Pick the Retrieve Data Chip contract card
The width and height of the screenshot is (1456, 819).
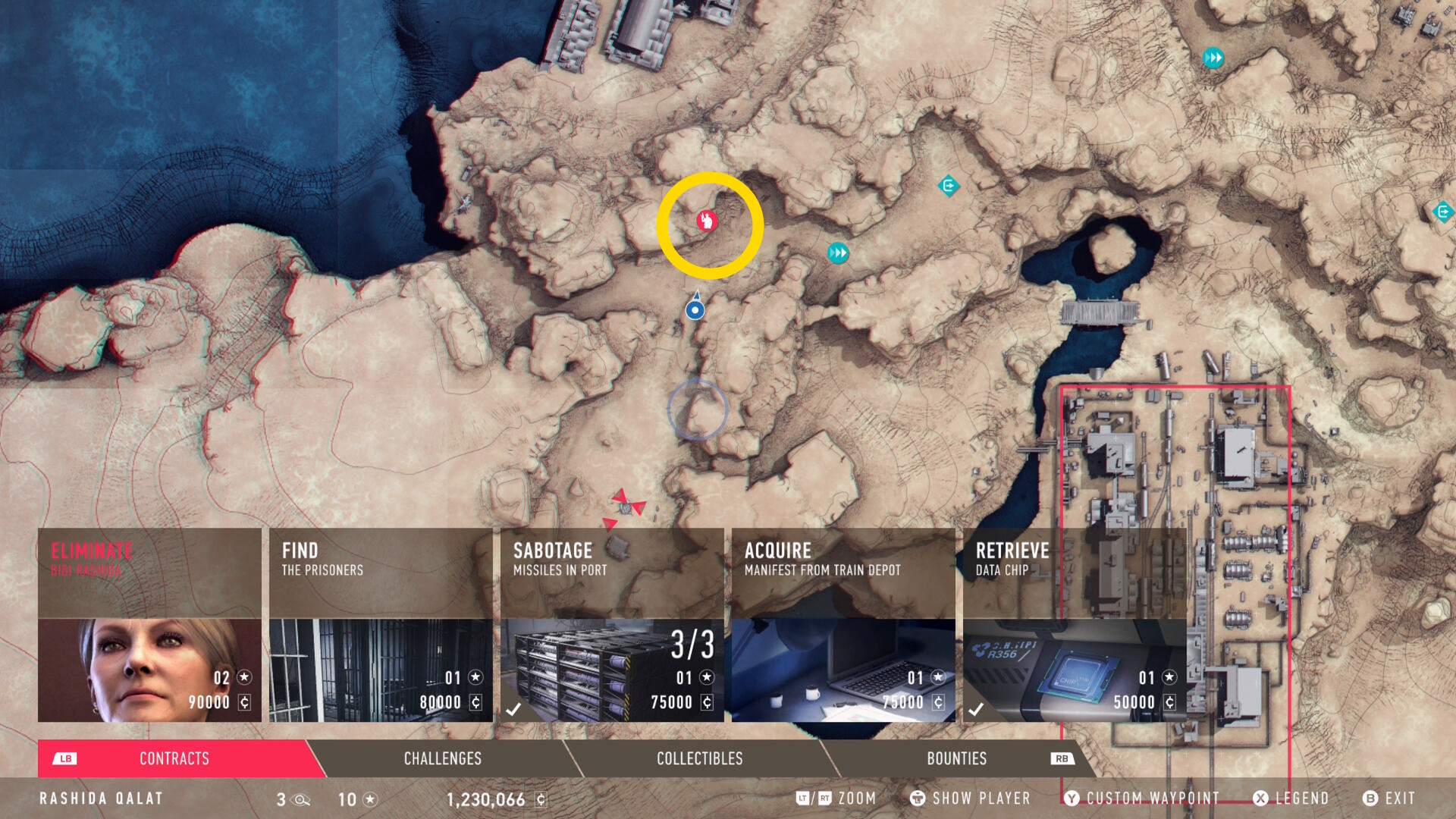click(1075, 625)
